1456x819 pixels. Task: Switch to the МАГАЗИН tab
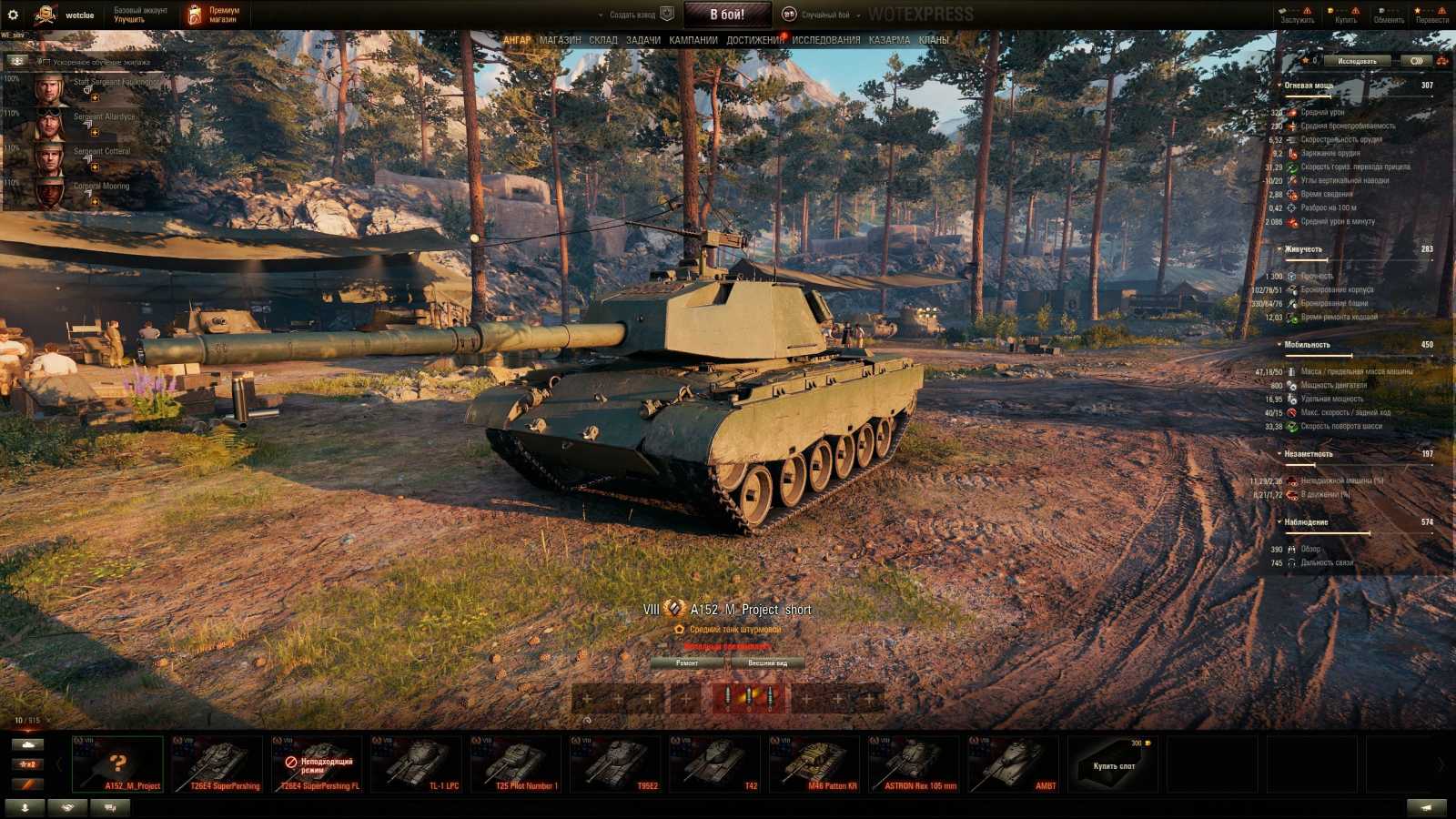point(559,40)
